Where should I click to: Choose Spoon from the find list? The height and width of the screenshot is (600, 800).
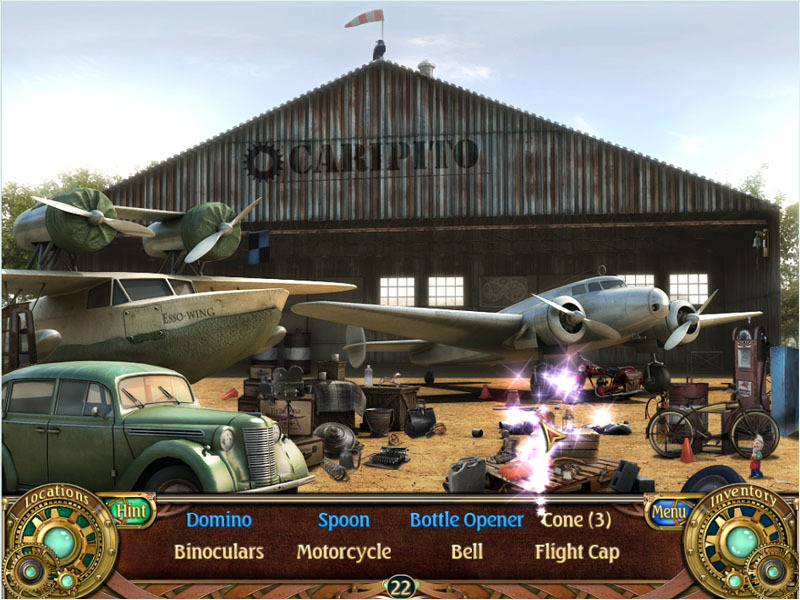(344, 520)
